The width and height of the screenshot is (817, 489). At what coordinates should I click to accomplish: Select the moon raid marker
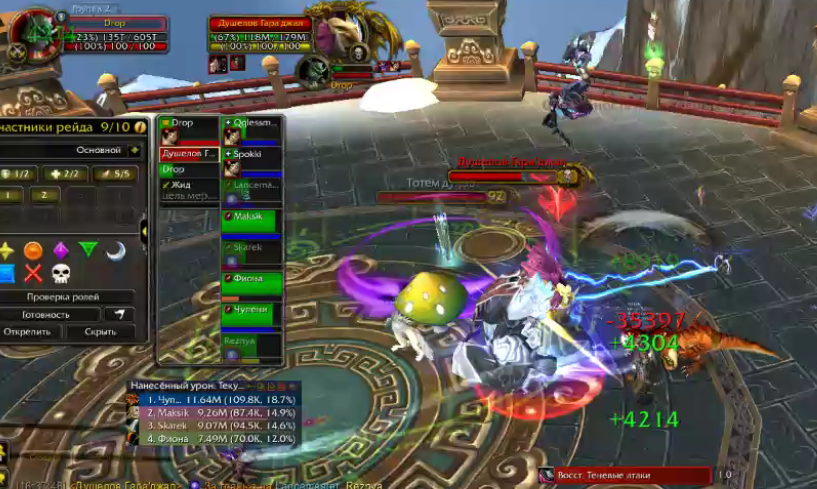pyautogui.click(x=116, y=250)
